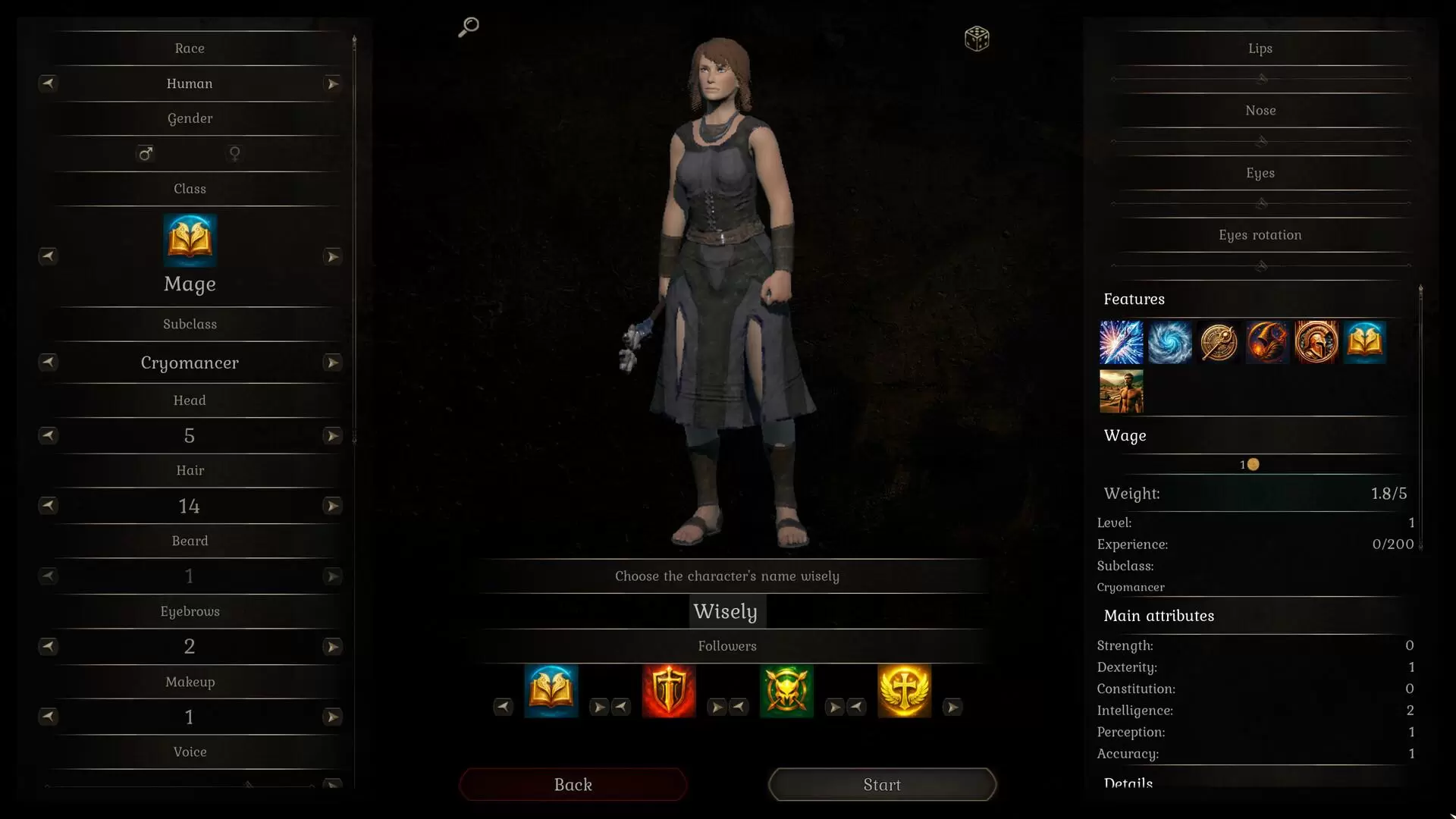This screenshot has width=1456, height=819.
Task: Switch to next race after Human
Action: [332, 84]
